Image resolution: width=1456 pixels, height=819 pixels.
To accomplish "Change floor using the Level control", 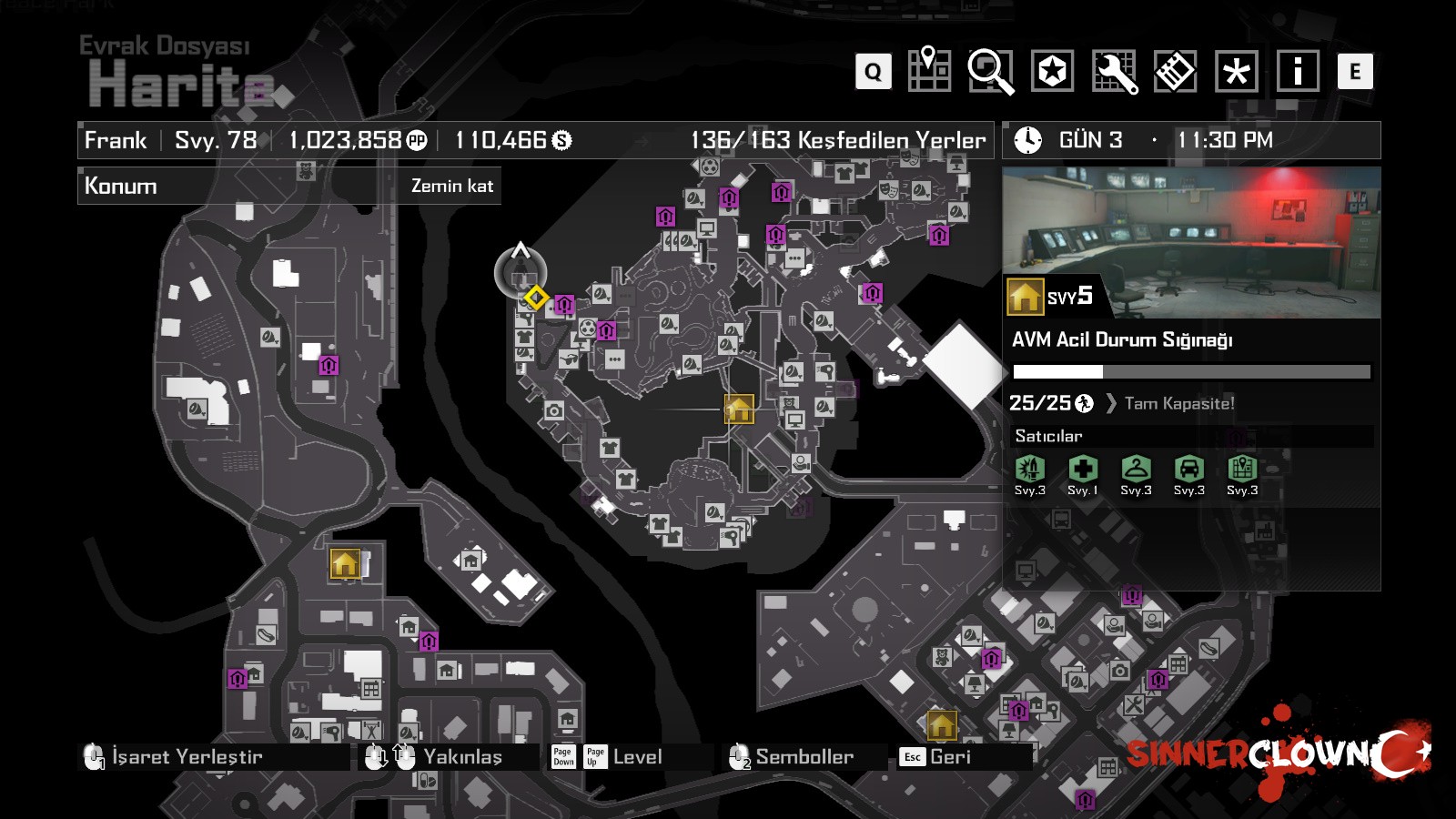I will 637,756.
